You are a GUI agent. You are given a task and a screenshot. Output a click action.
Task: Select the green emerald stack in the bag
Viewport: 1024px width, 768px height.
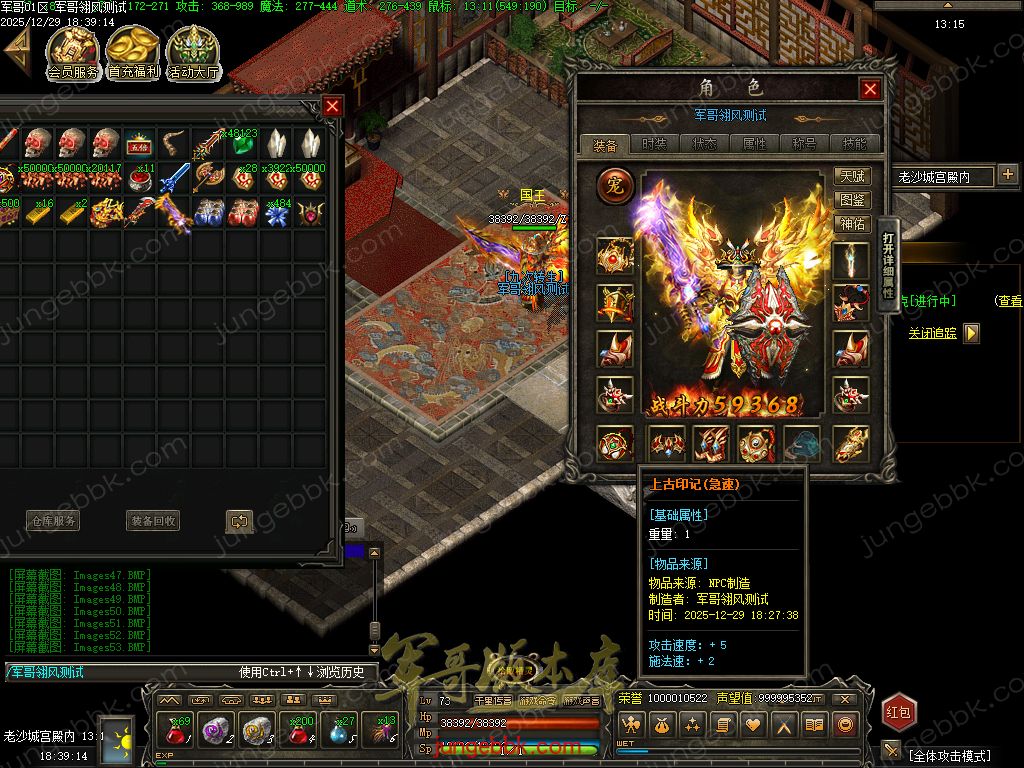click(x=243, y=143)
